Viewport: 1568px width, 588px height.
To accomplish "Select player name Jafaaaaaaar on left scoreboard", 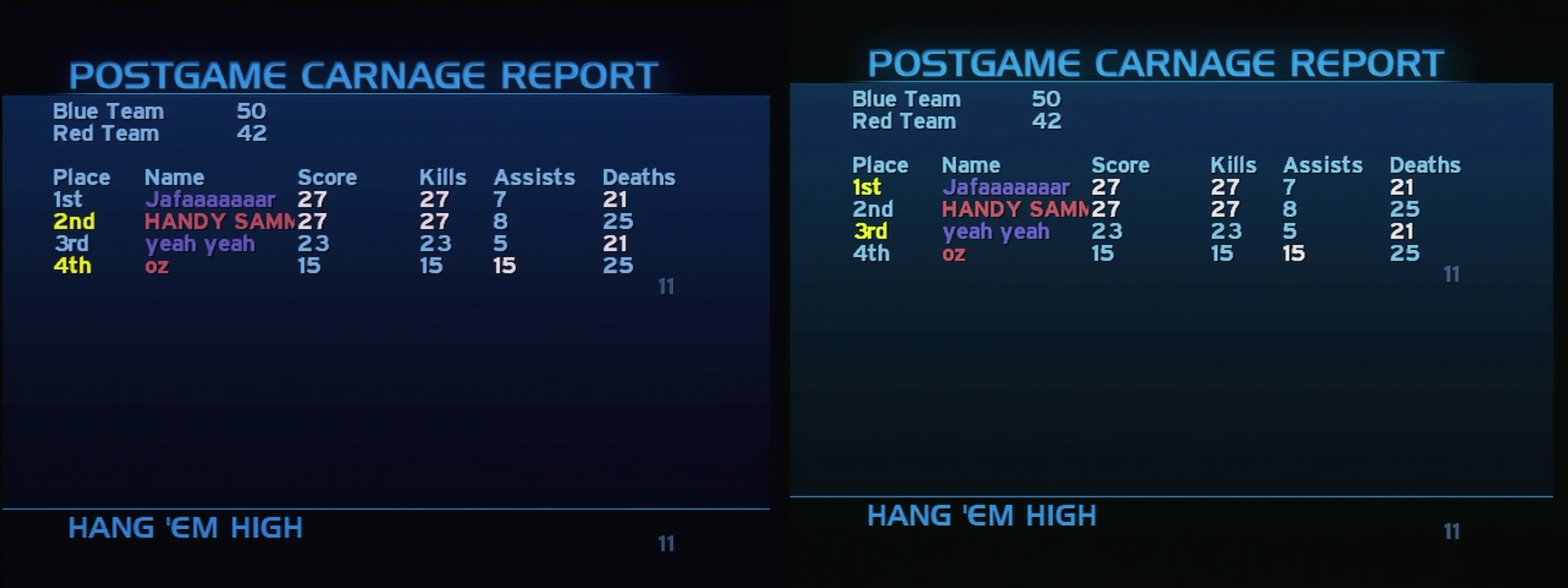I will 208,198.
